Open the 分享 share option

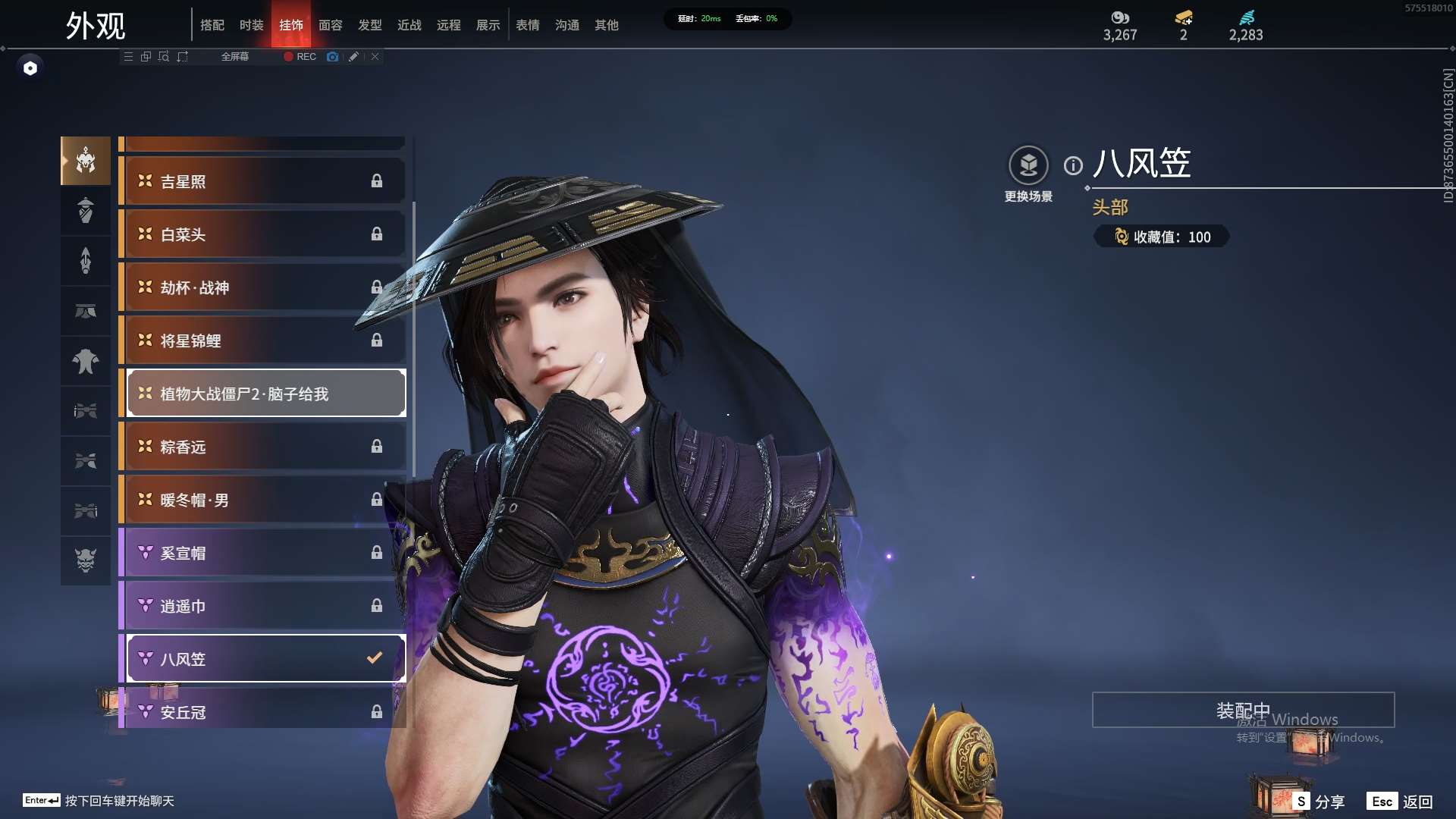pyautogui.click(x=1320, y=802)
